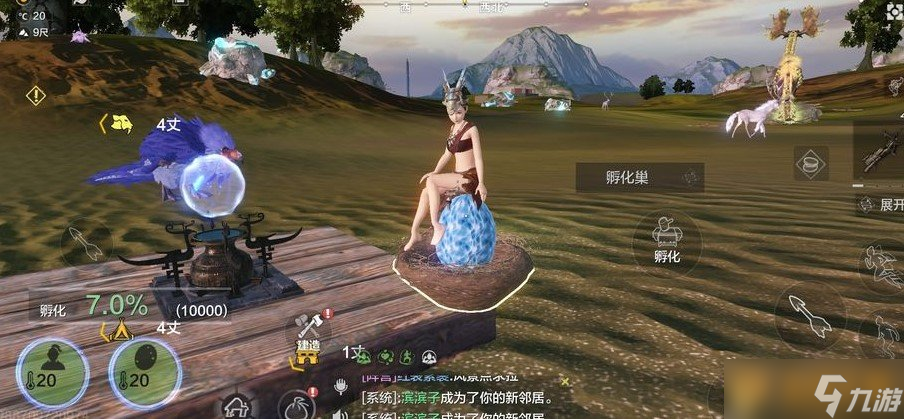Toggle the voice chat microphone
This screenshot has width=904, height=419.
(340, 384)
